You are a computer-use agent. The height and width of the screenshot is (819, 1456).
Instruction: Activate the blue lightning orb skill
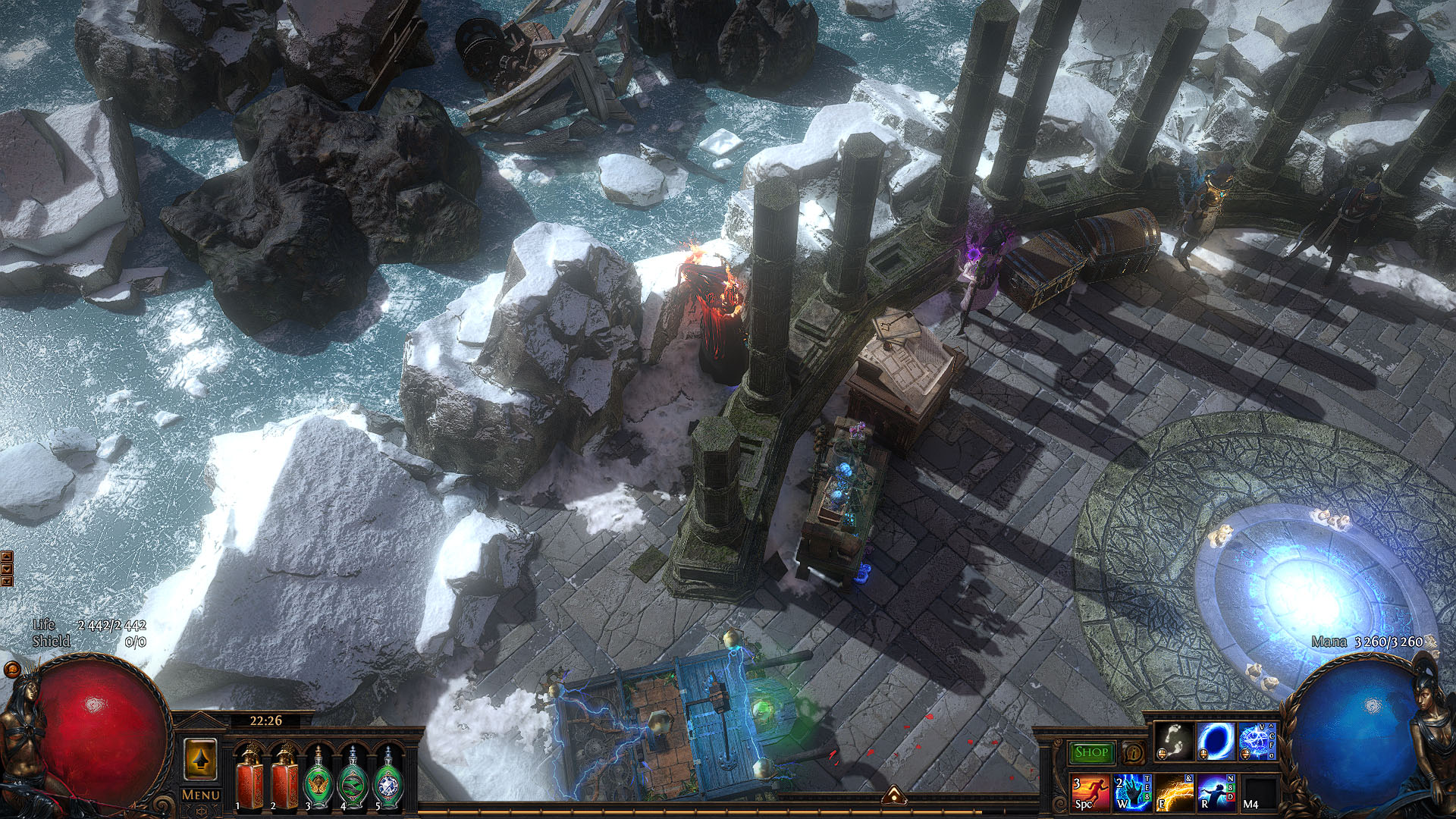[x=1256, y=742]
